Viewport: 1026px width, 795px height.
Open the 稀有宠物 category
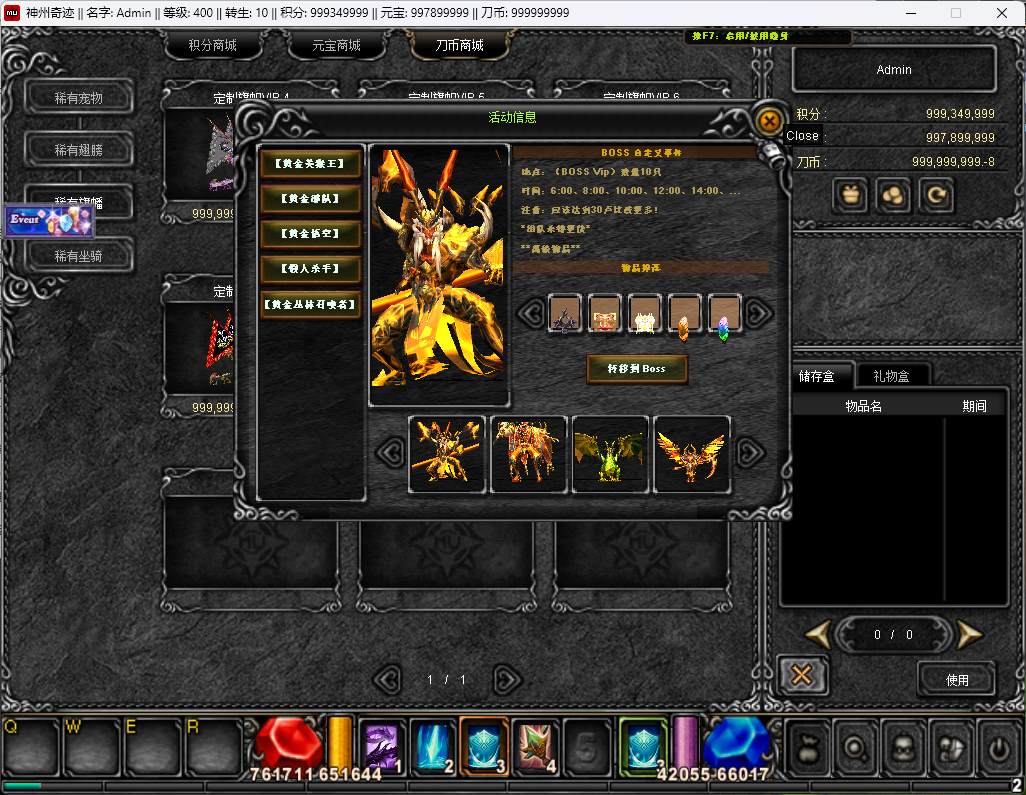point(79,98)
